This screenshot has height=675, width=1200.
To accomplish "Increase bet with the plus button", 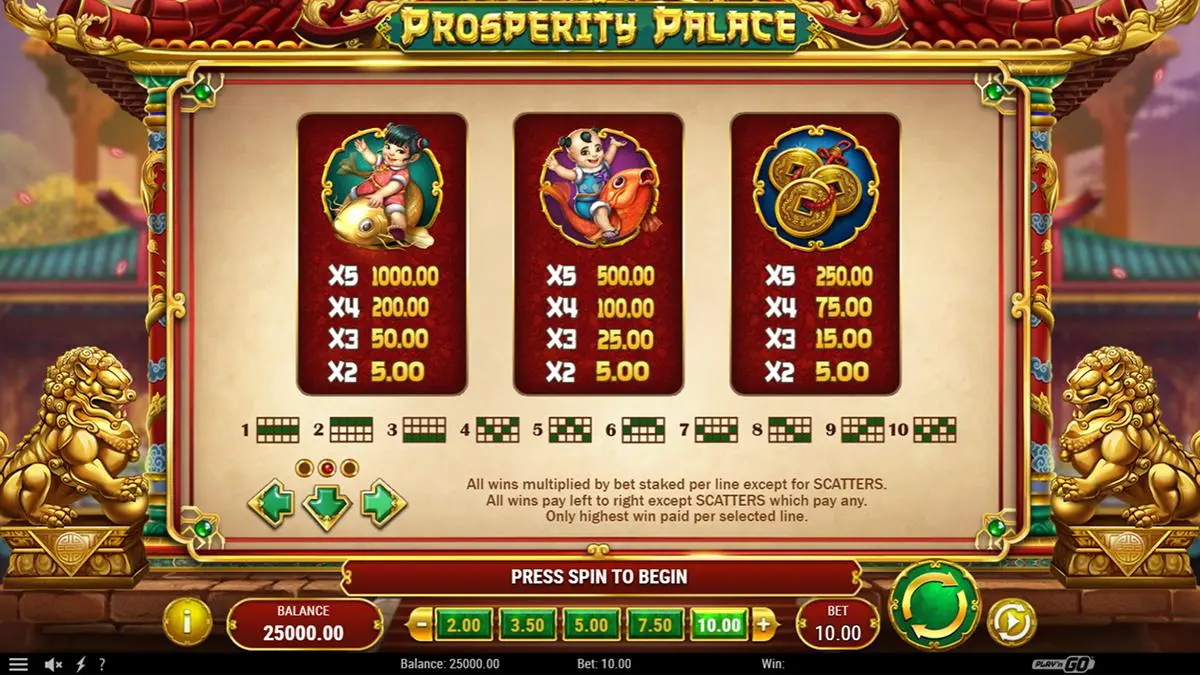I will point(763,626).
